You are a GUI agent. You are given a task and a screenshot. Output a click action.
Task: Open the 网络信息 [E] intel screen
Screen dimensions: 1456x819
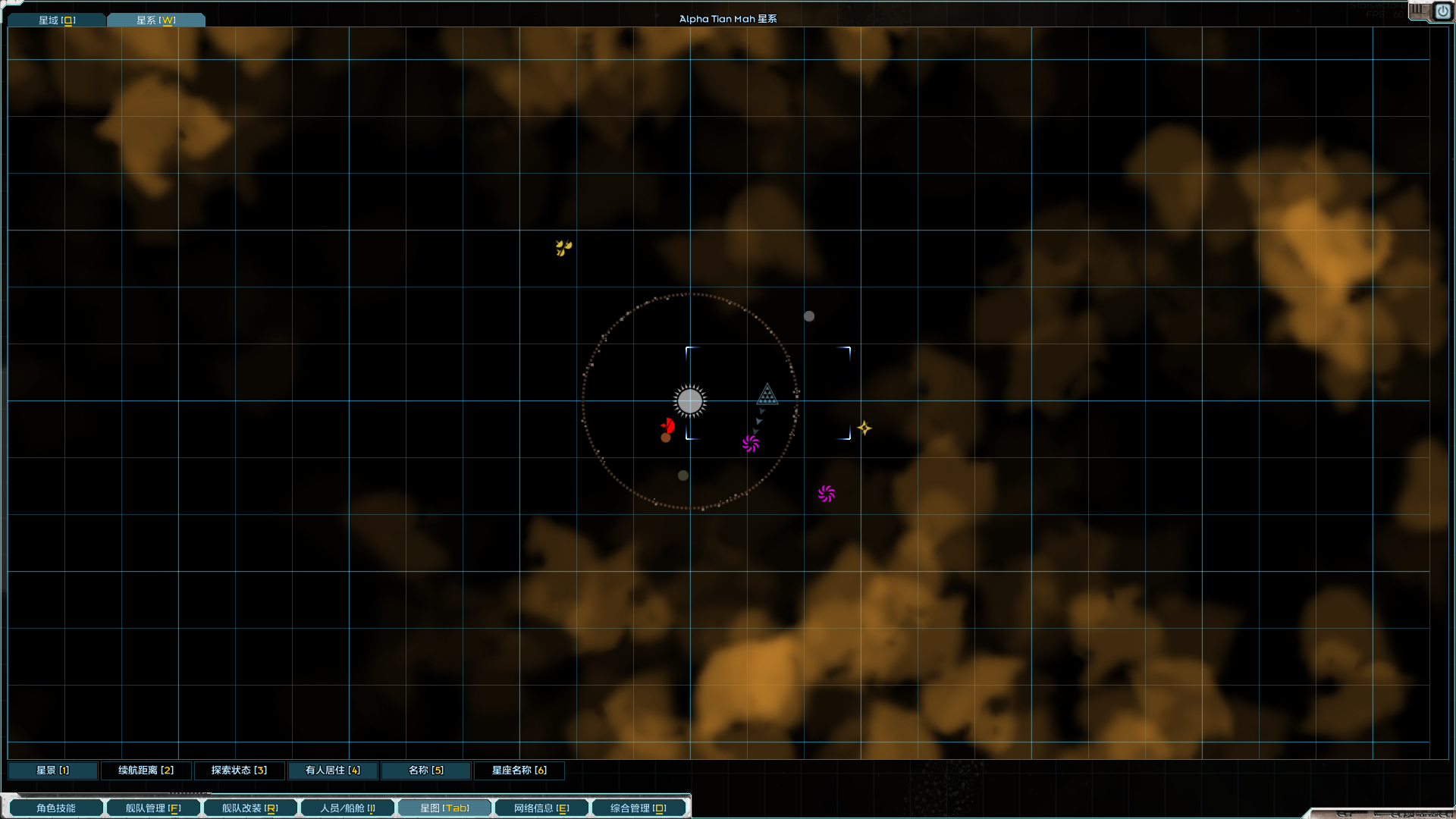click(x=541, y=807)
